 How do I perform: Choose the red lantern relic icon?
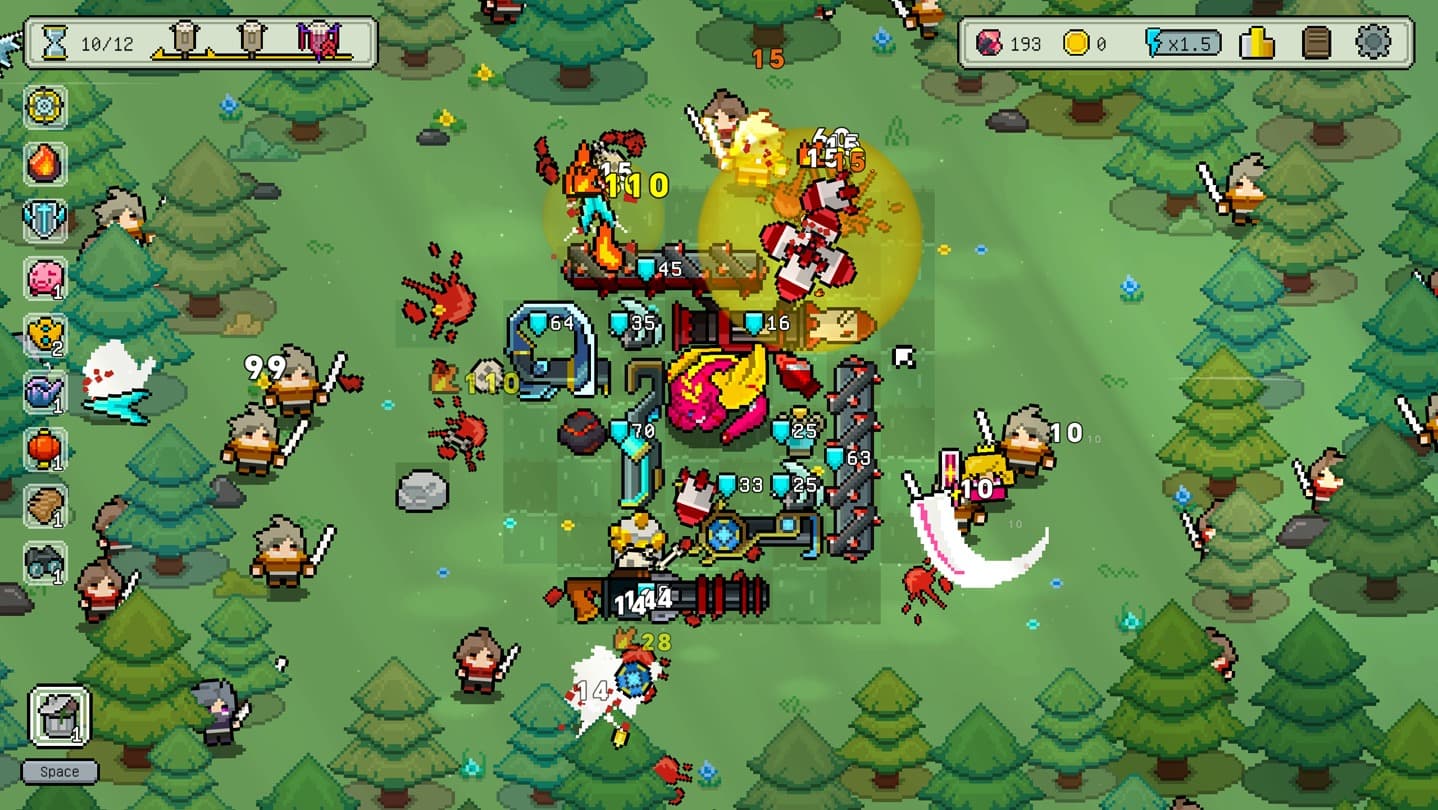pos(45,449)
